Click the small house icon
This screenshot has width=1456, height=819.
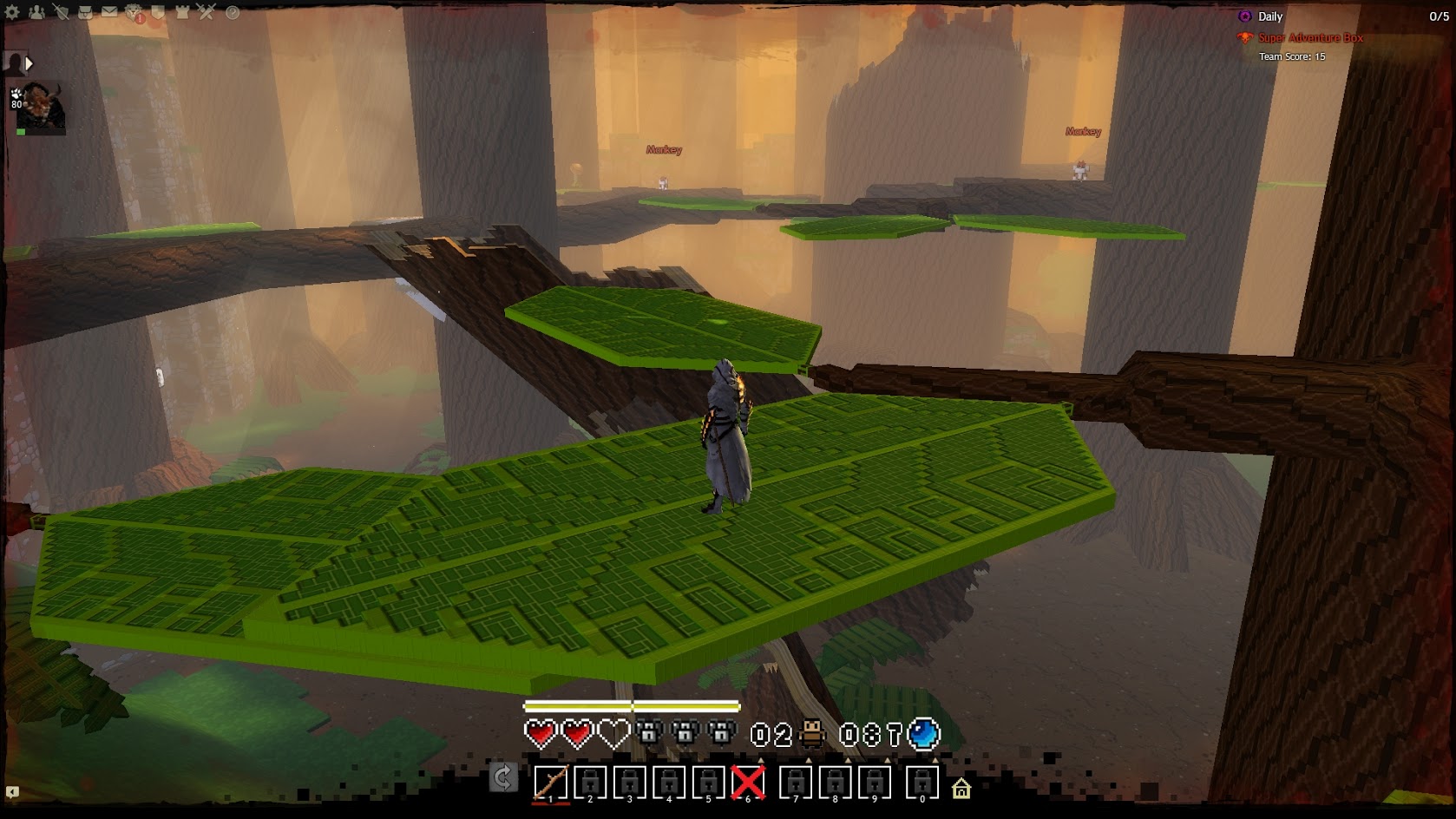(961, 789)
